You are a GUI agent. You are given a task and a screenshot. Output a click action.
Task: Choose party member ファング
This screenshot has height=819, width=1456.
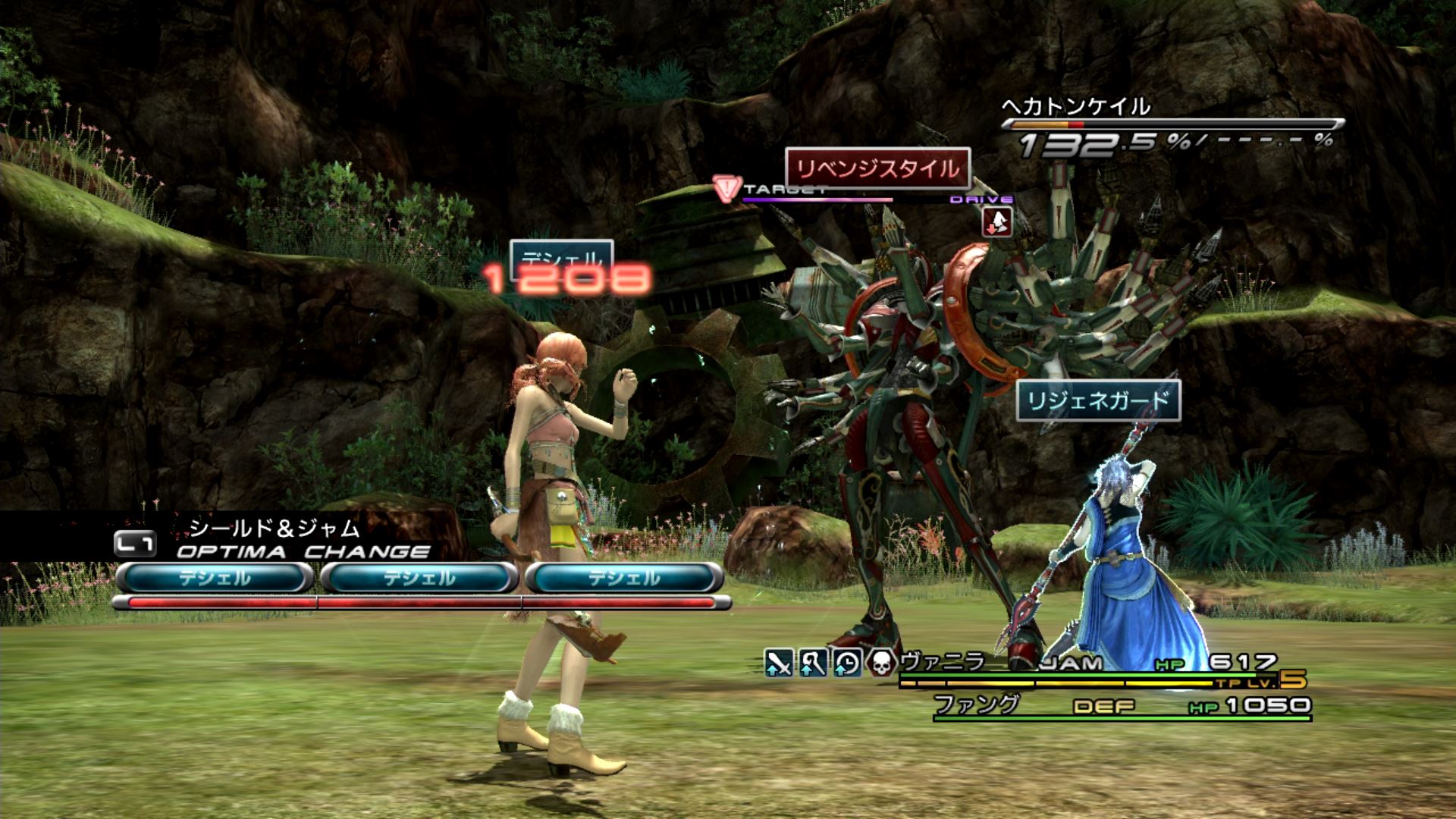pyautogui.click(x=976, y=704)
